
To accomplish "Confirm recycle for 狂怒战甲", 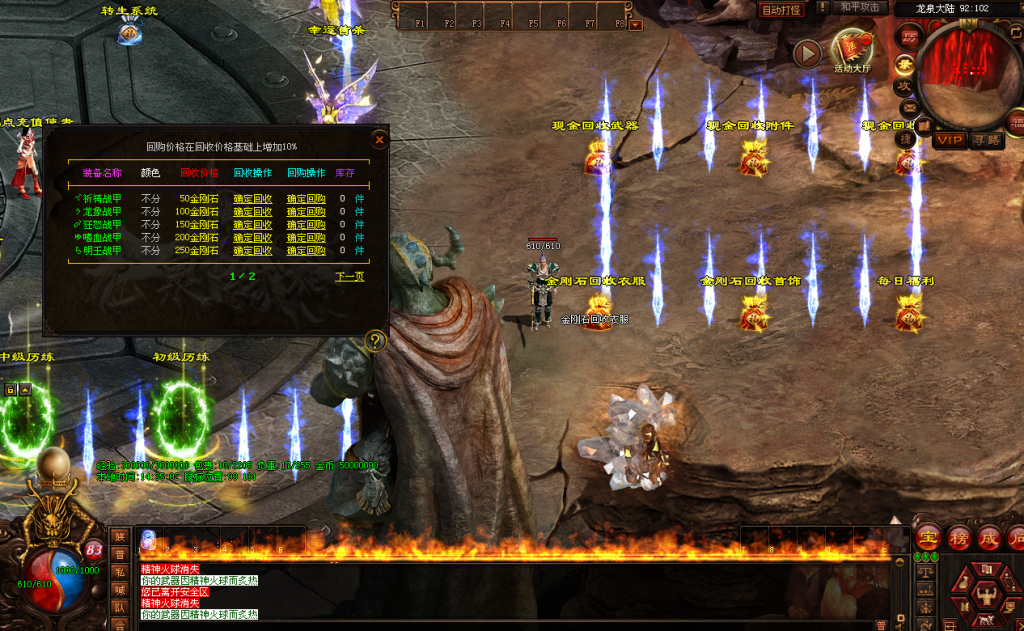I will [252, 225].
